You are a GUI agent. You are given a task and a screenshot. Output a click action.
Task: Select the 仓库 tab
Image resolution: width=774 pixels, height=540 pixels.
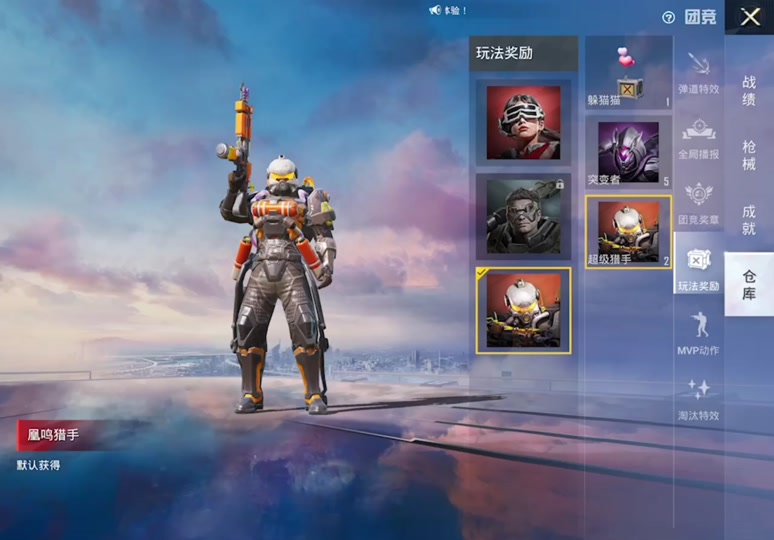[x=749, y=285]
